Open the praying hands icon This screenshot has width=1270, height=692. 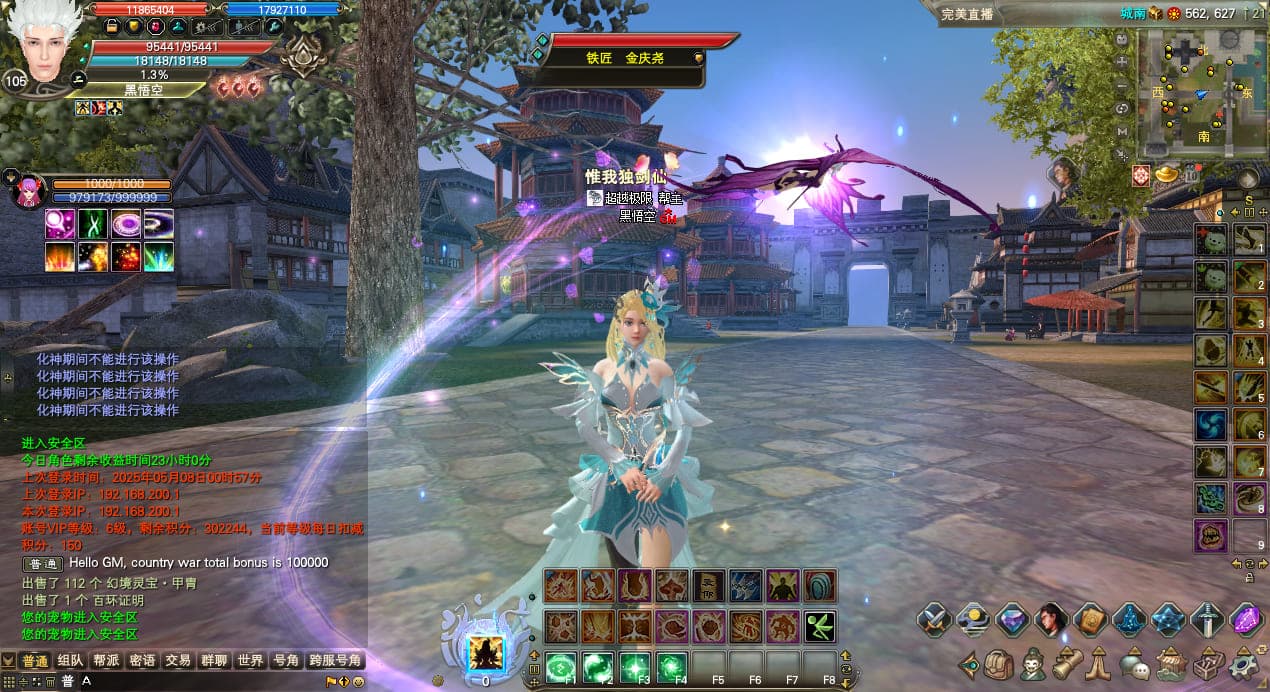click(x=1099, y=664)
